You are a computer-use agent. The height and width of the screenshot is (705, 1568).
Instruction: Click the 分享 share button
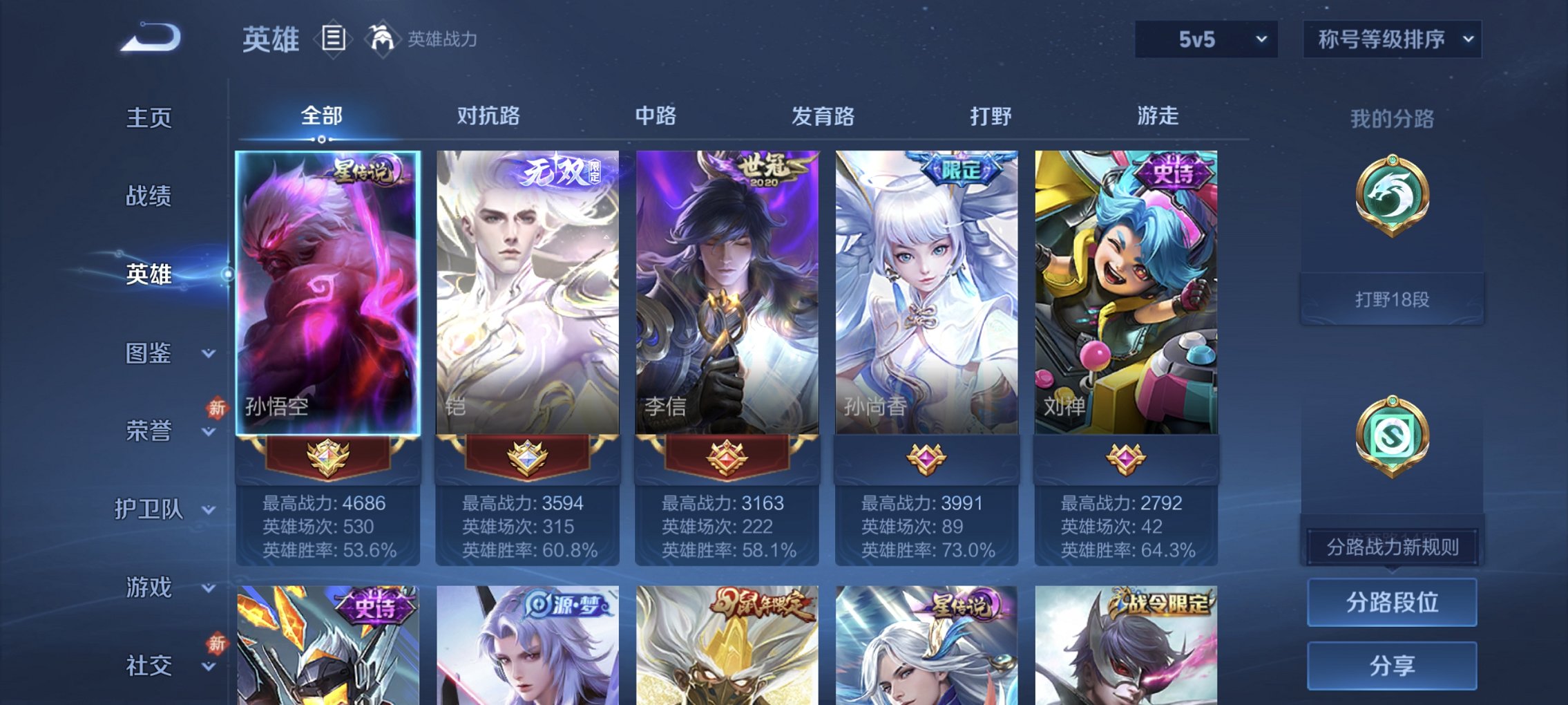click(x=1393, y=666)
